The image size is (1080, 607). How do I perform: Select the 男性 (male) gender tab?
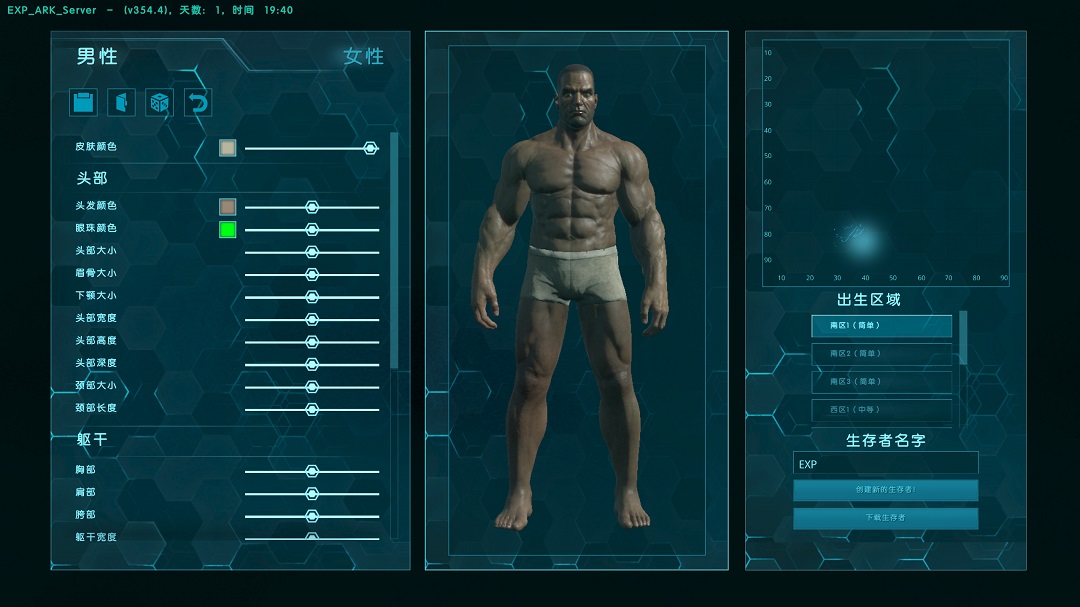point(98,57)
